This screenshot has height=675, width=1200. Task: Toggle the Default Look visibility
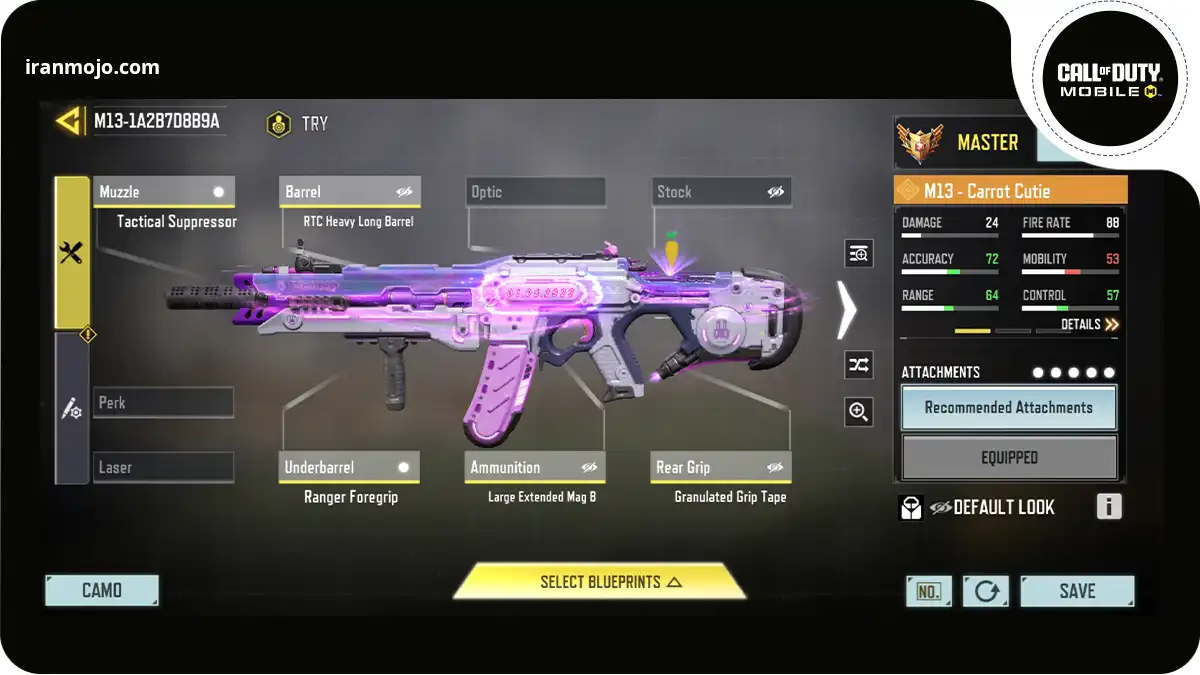click(x=940, y=508)
